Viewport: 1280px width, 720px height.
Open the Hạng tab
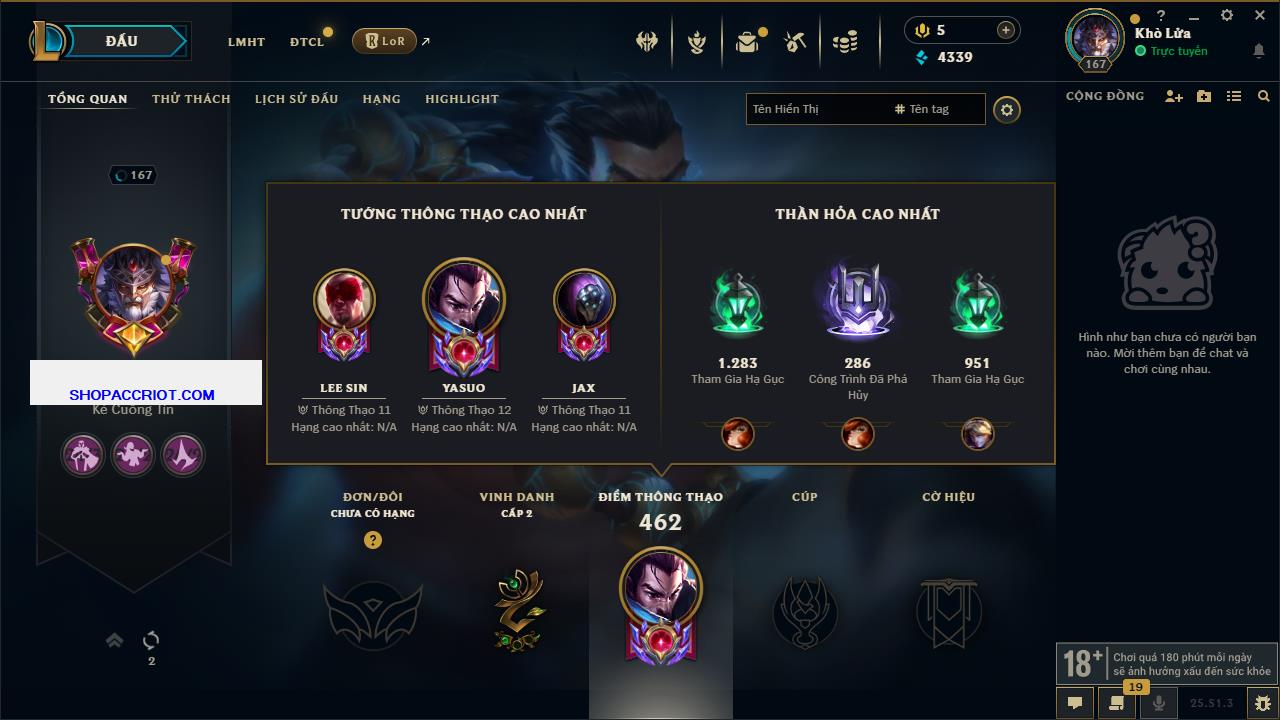tap(381, 99)
